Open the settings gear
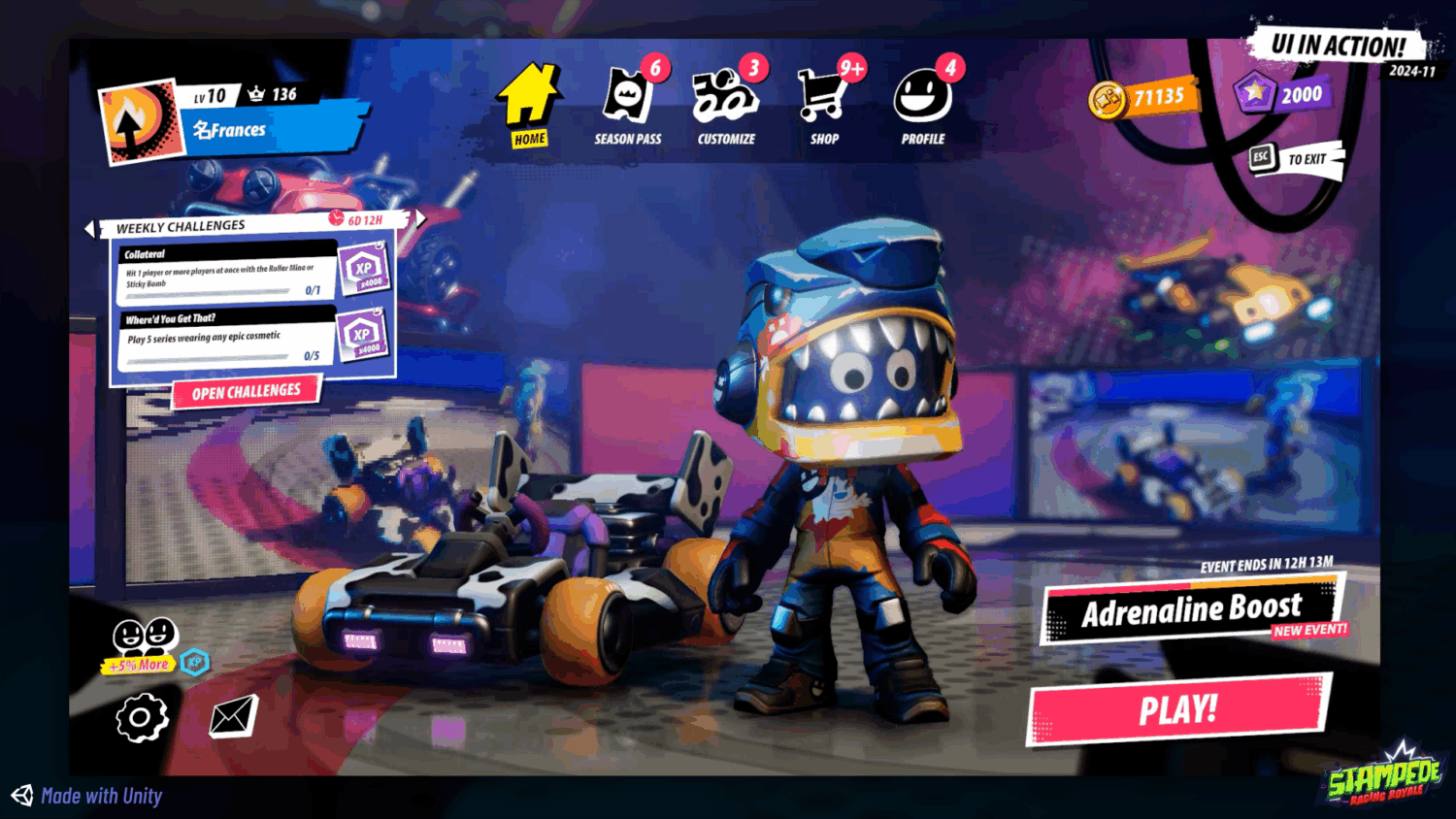Image resolution: width=1456 pixels, height=819 pixels. point(141,715)
